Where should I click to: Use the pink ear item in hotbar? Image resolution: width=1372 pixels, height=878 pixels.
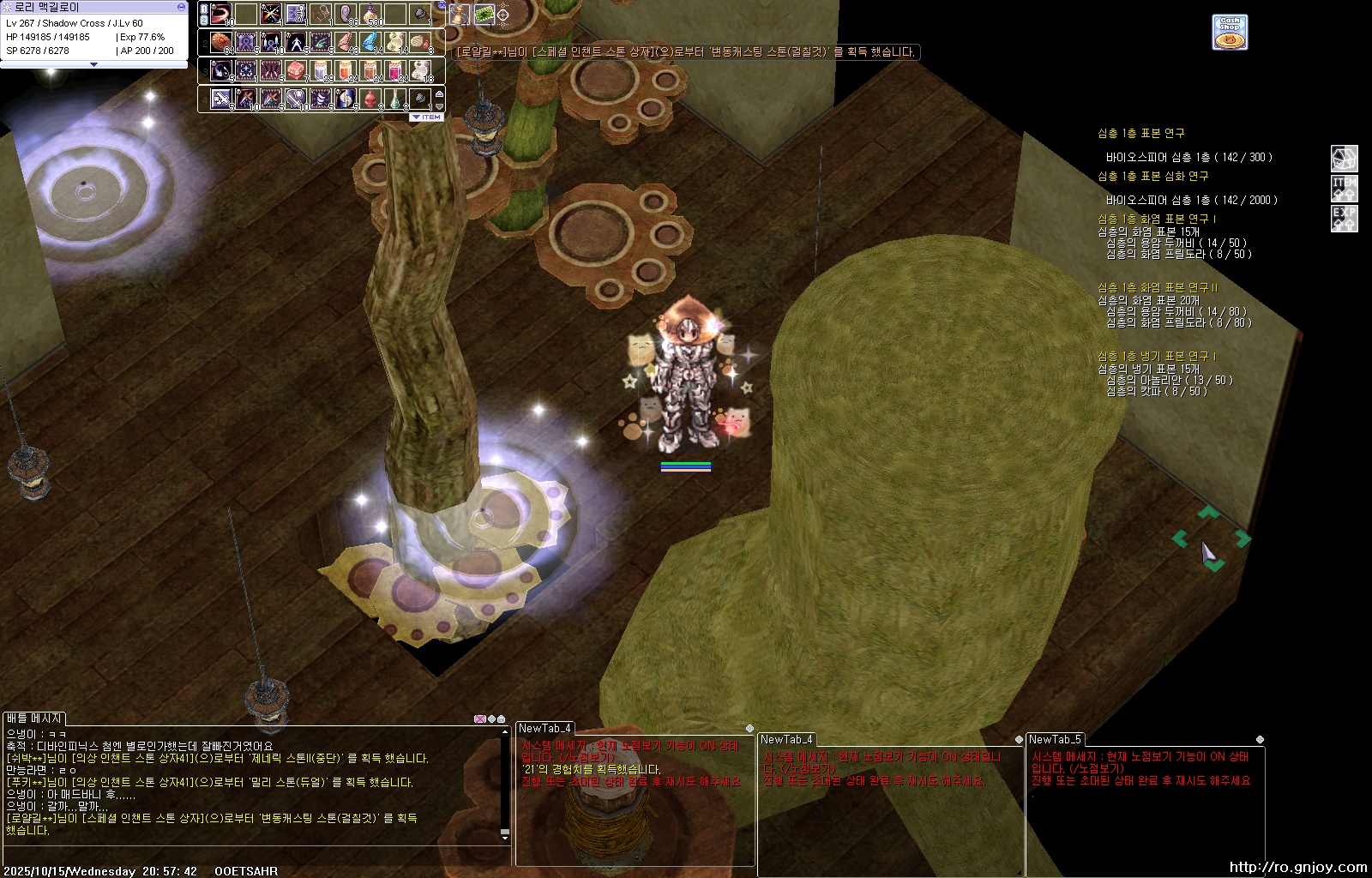pos(346,15)
